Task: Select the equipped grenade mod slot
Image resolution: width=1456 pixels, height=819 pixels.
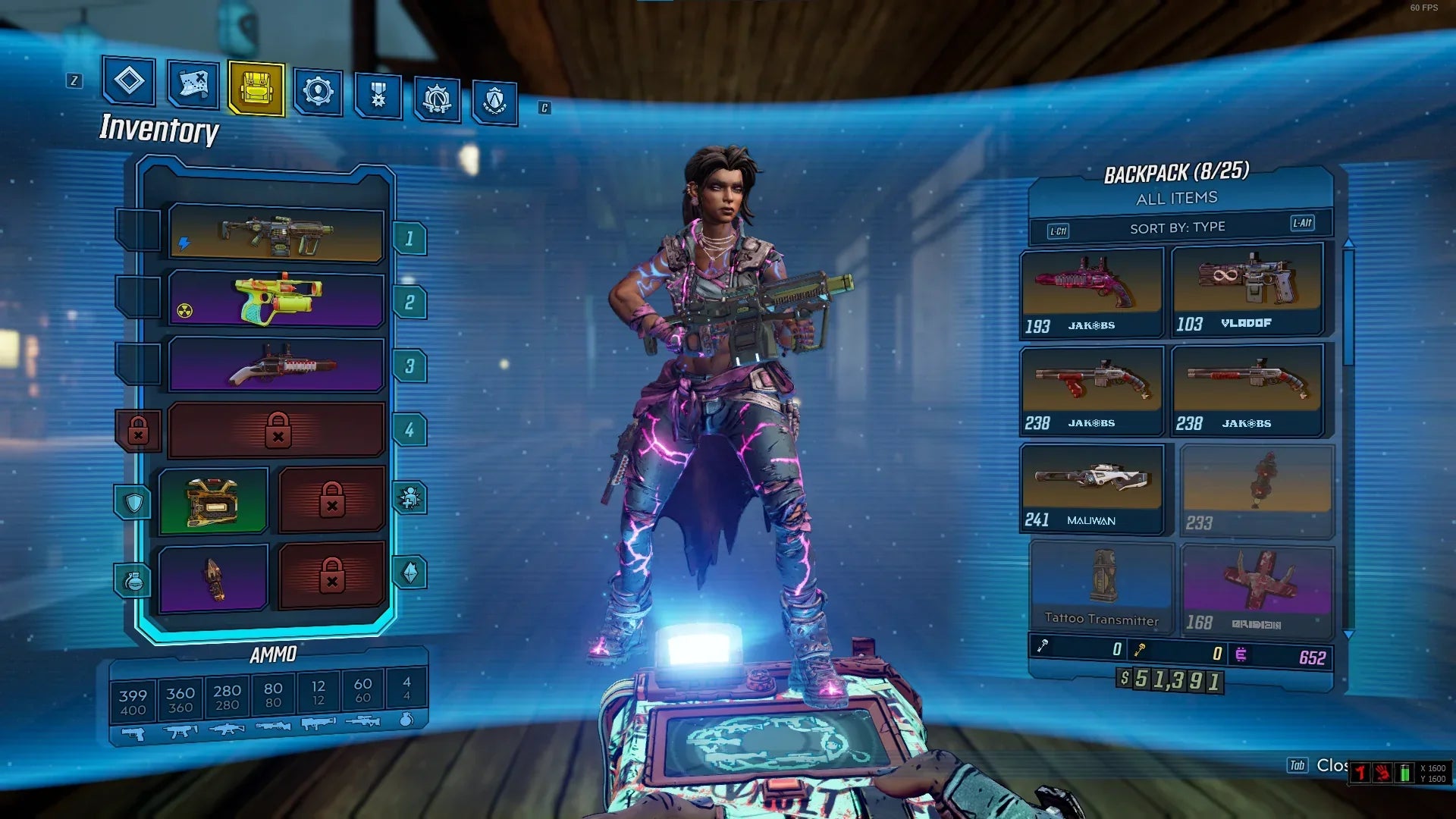Action: [x=213, y=579]
